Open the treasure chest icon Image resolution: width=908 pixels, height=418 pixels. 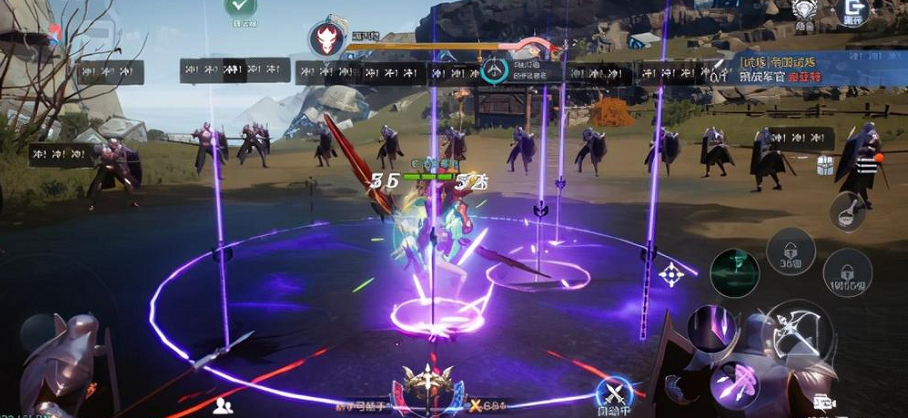coord(826,166)
